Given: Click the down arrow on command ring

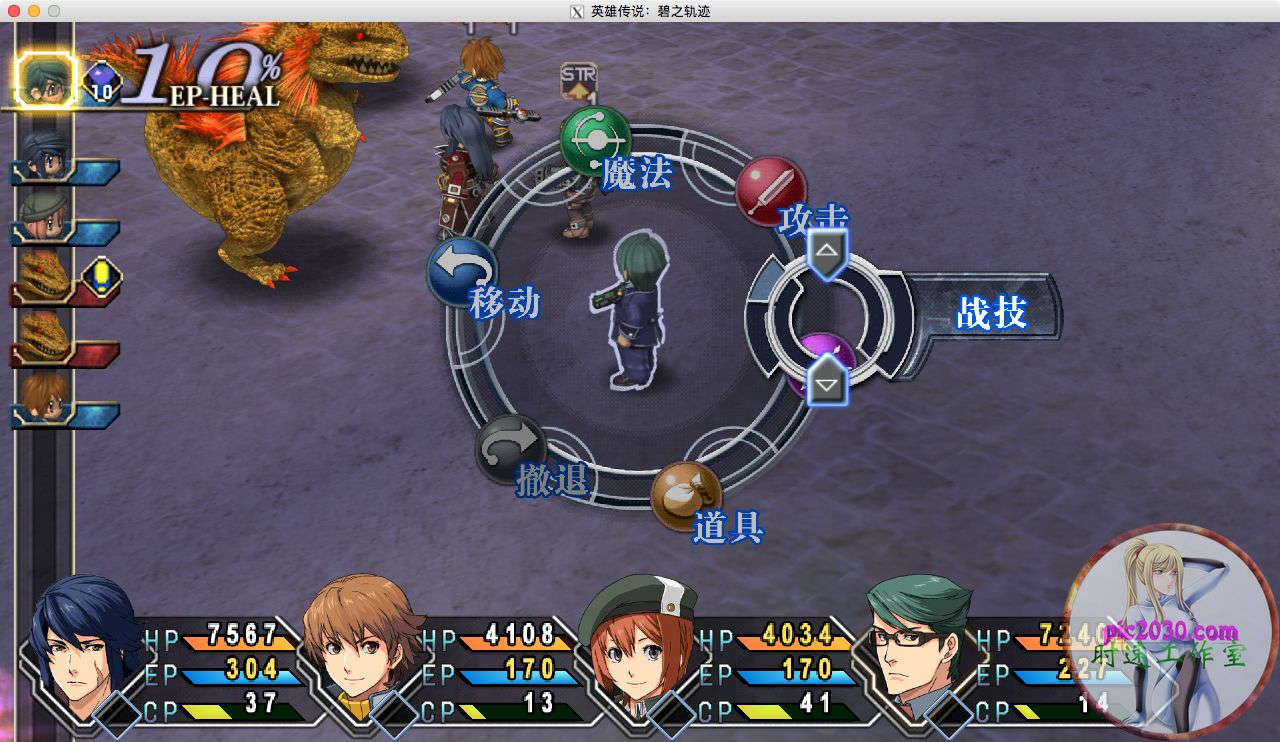Looking at the screenshot, I should [827, 382].
